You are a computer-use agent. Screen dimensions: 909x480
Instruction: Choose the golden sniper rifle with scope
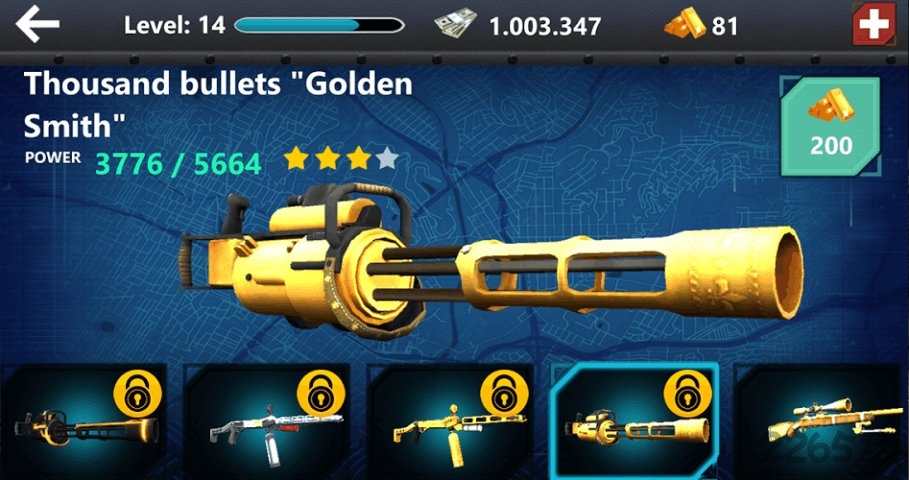pos(822,424)
